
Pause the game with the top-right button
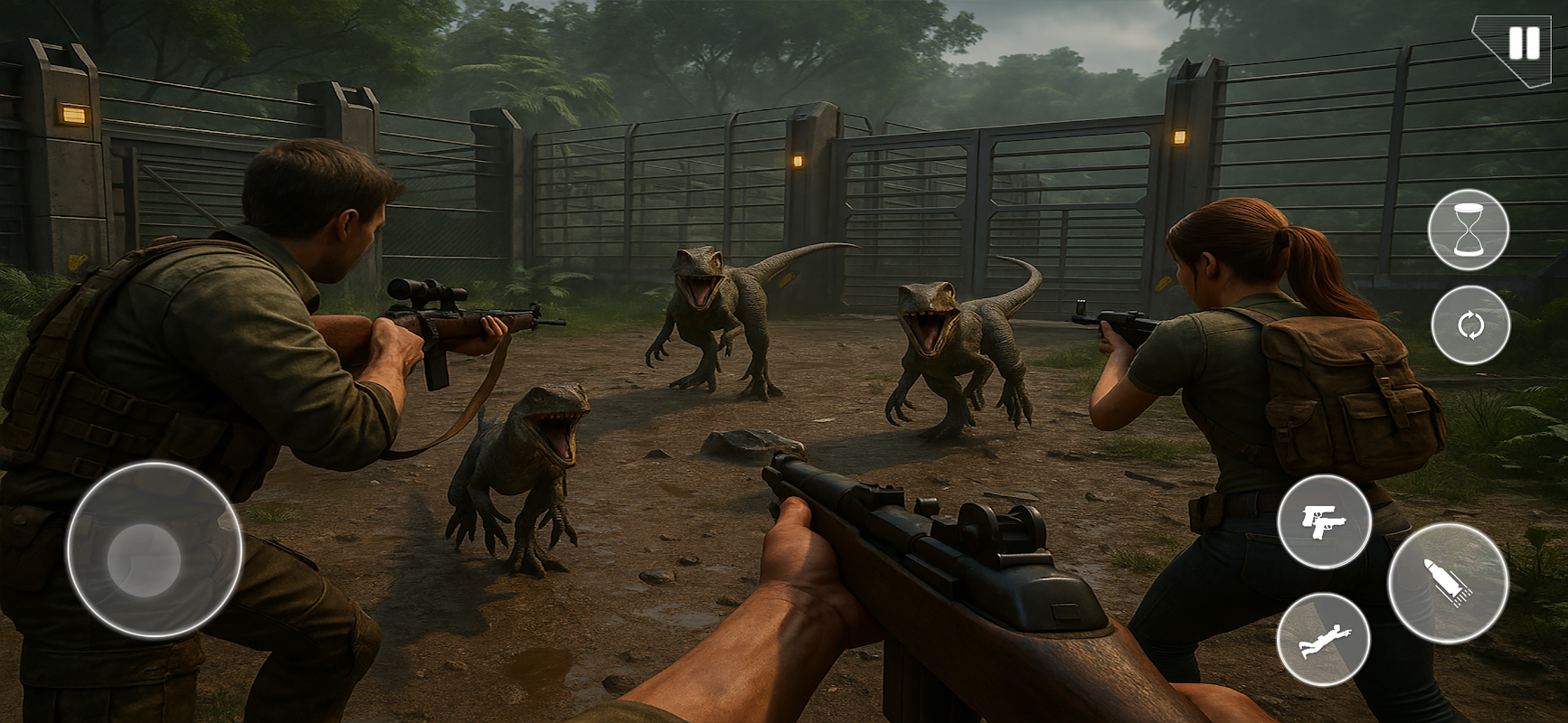[1524, 43]
